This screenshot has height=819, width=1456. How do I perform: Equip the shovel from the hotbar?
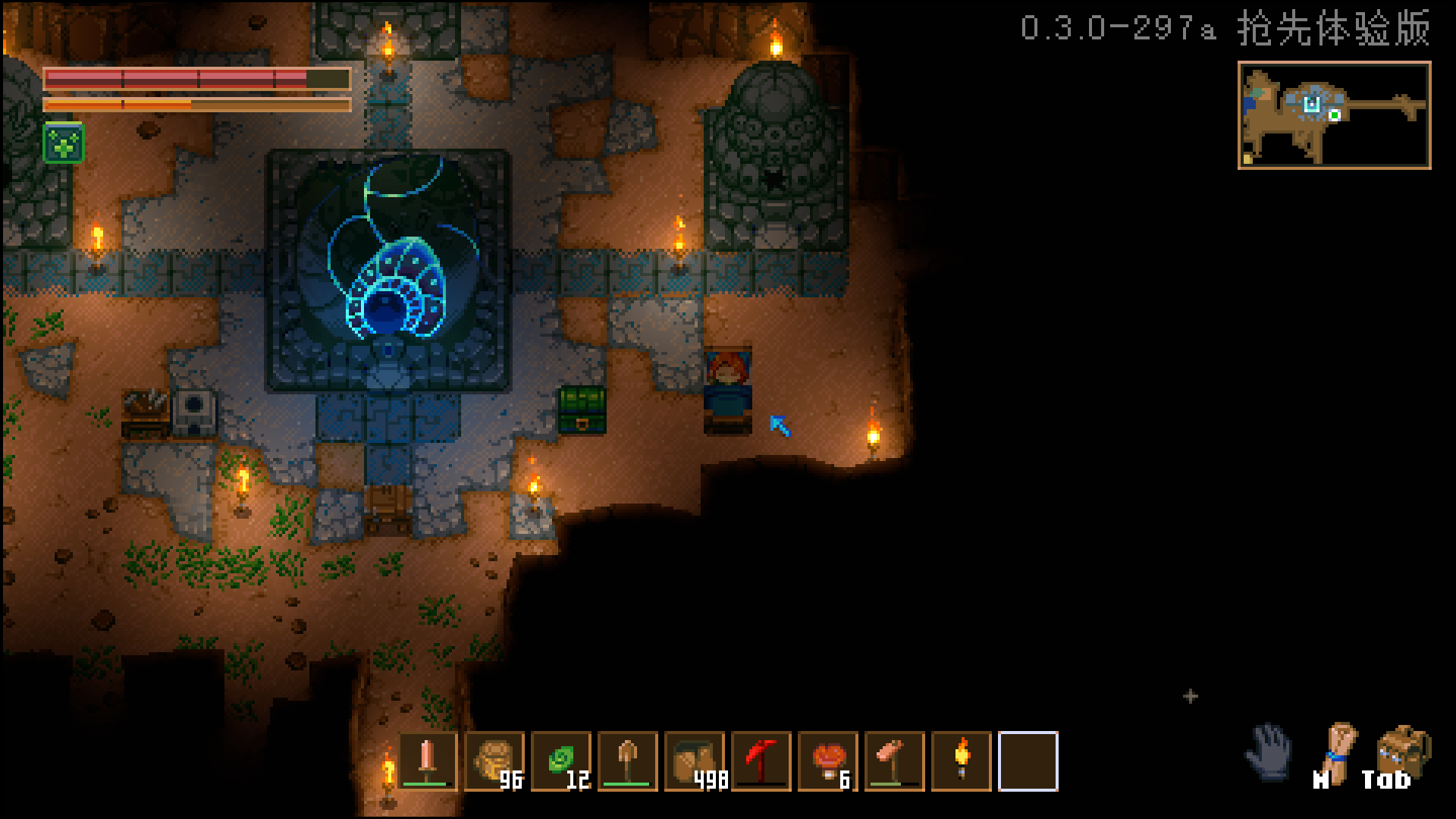point(628,761)
